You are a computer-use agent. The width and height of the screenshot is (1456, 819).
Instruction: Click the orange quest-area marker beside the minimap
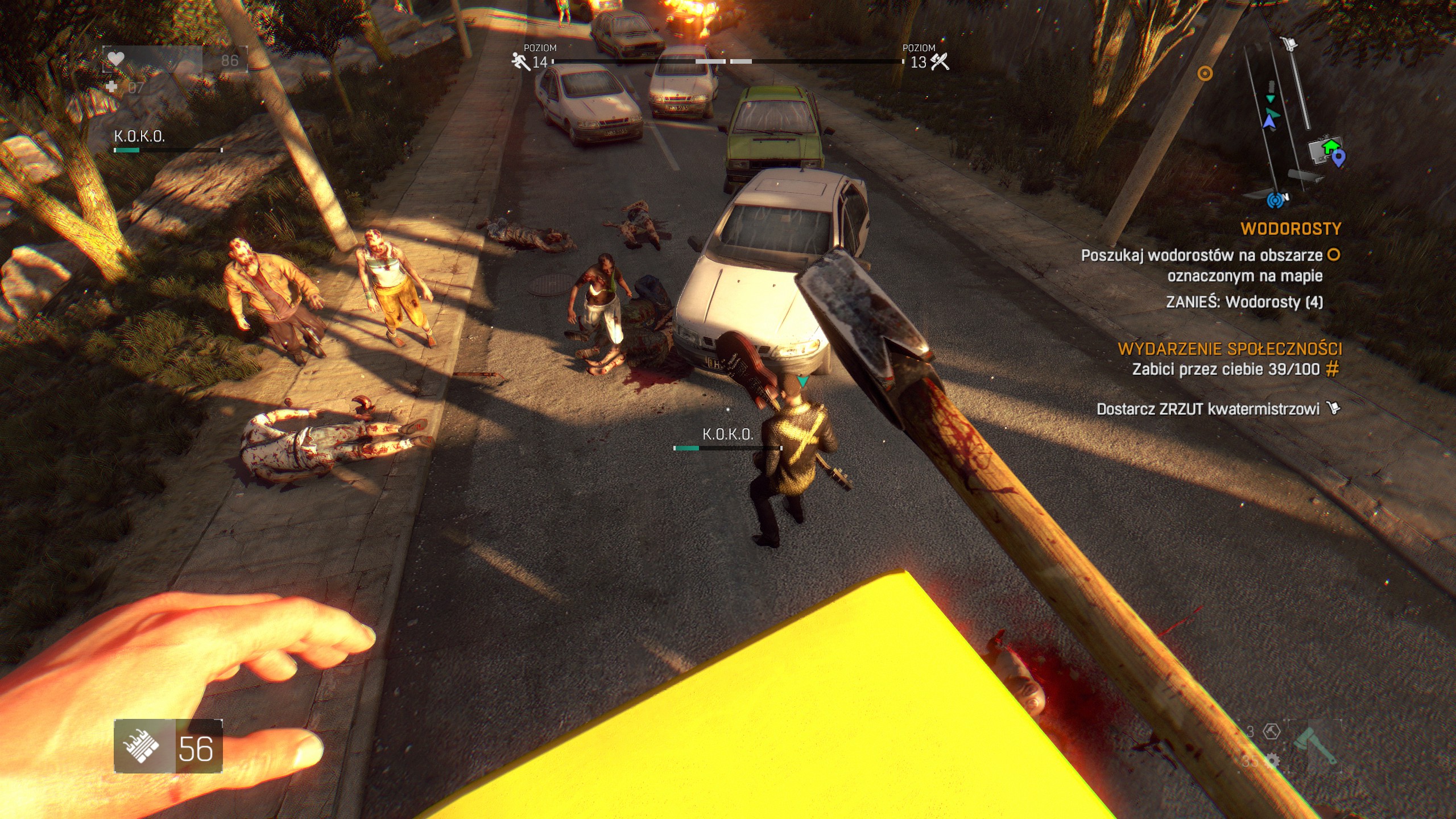(1205, 73)
